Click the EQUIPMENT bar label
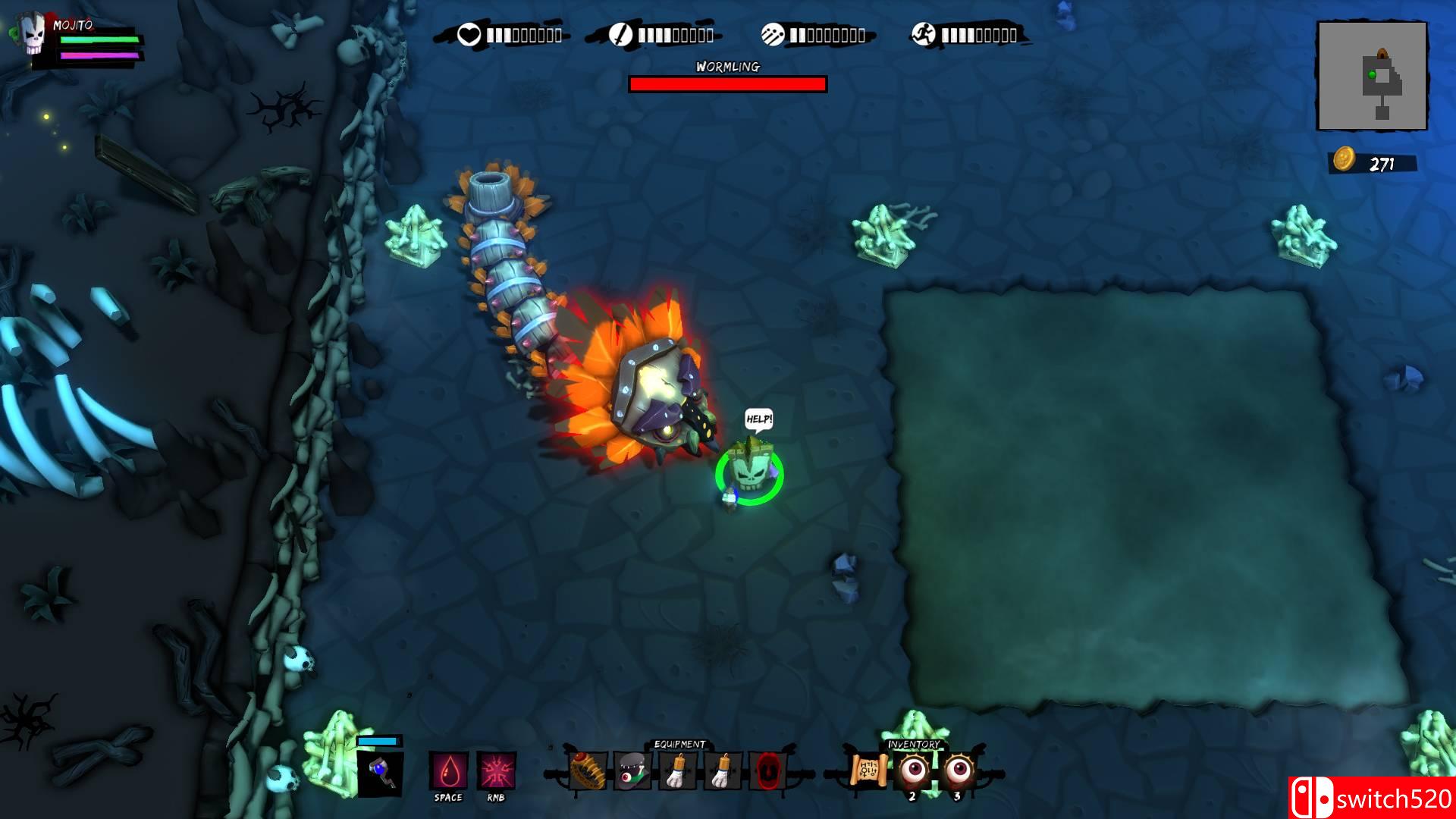The width and height of the screenshot is (1456, 819). coord(679,745)
